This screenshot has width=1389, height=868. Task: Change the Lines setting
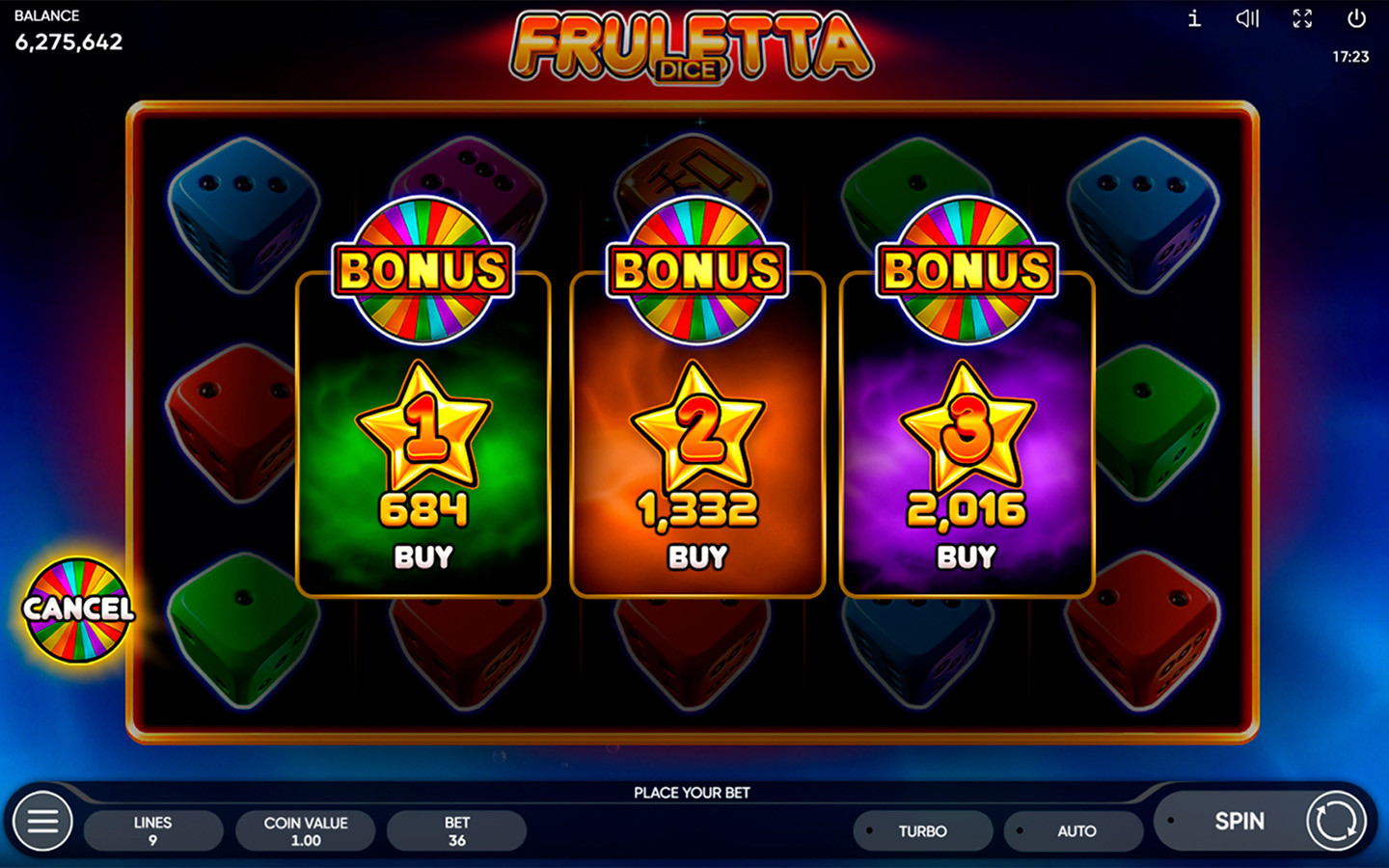[x=153, y=831]
